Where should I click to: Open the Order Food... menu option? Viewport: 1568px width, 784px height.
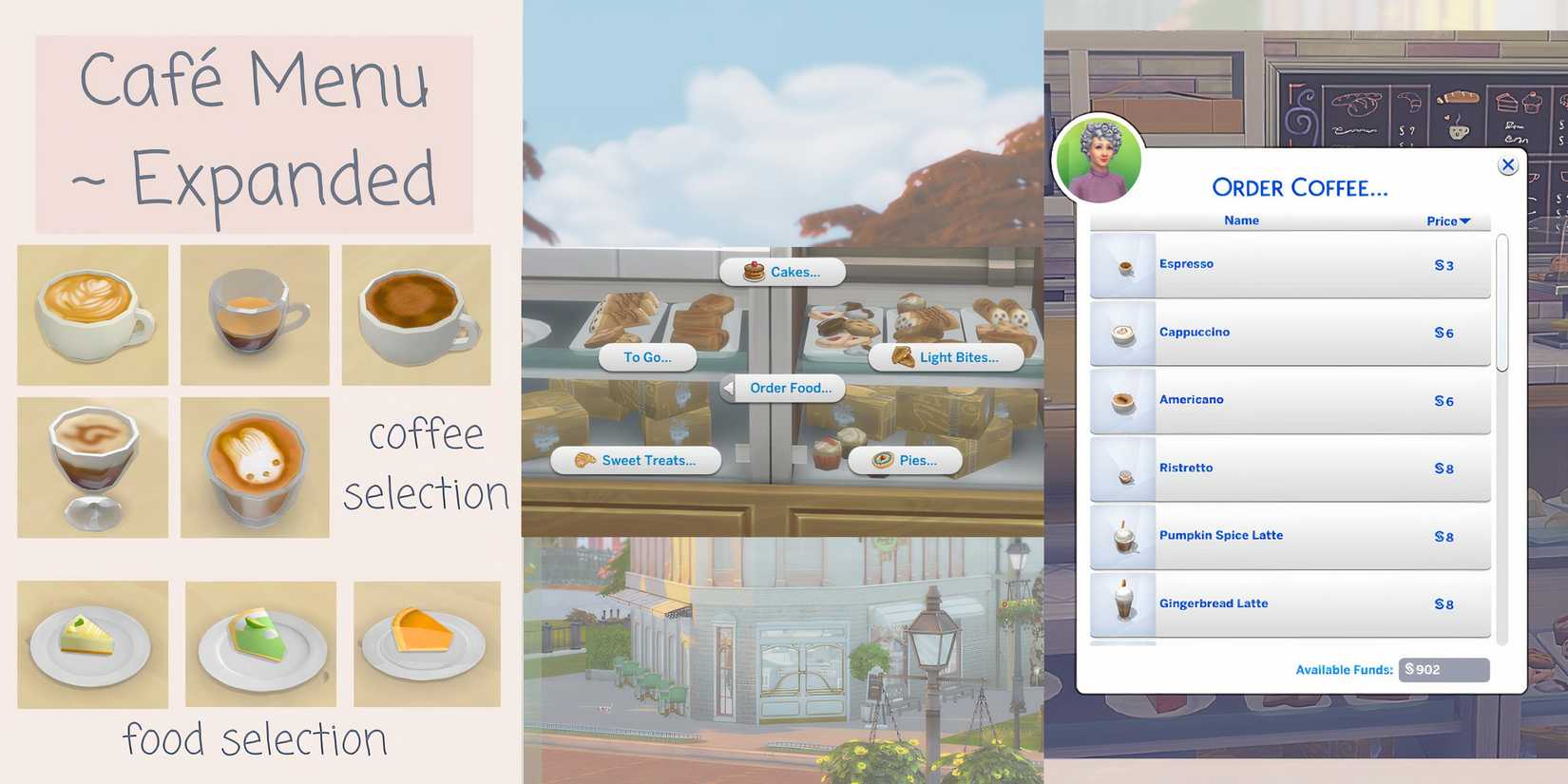tap(791, 388)
